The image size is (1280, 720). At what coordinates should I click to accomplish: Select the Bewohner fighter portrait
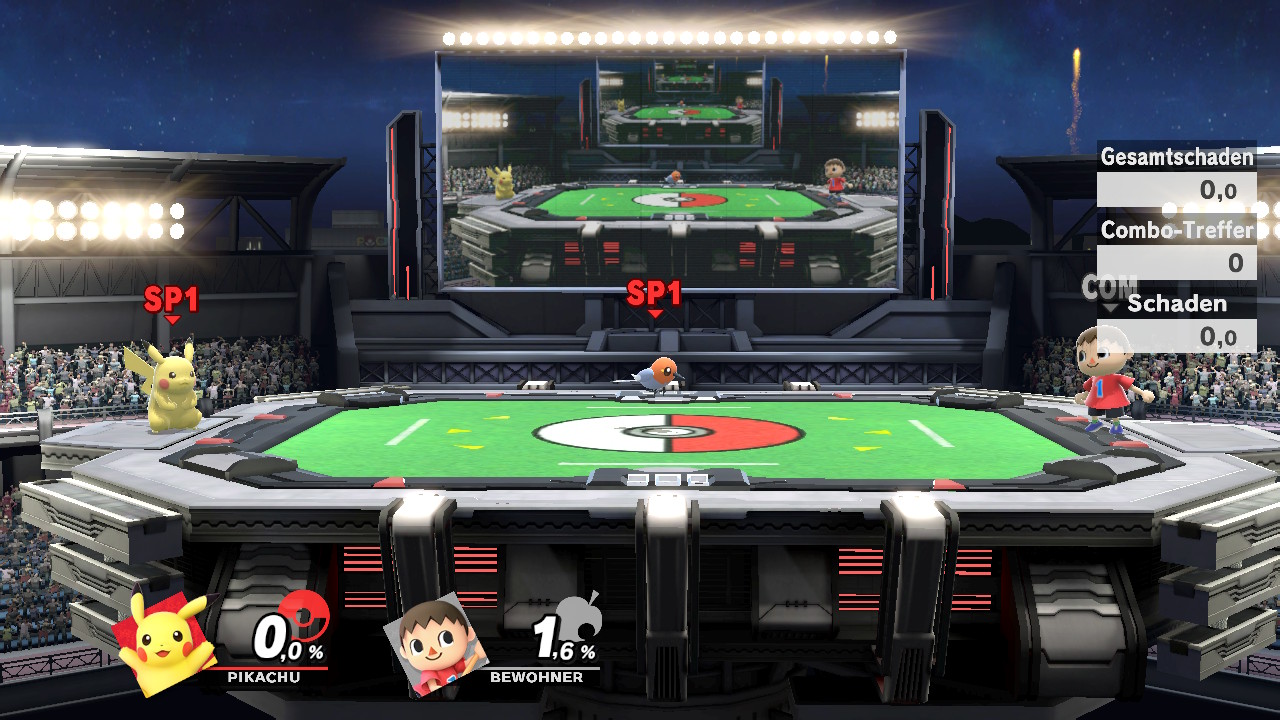[x=436, y=643]
